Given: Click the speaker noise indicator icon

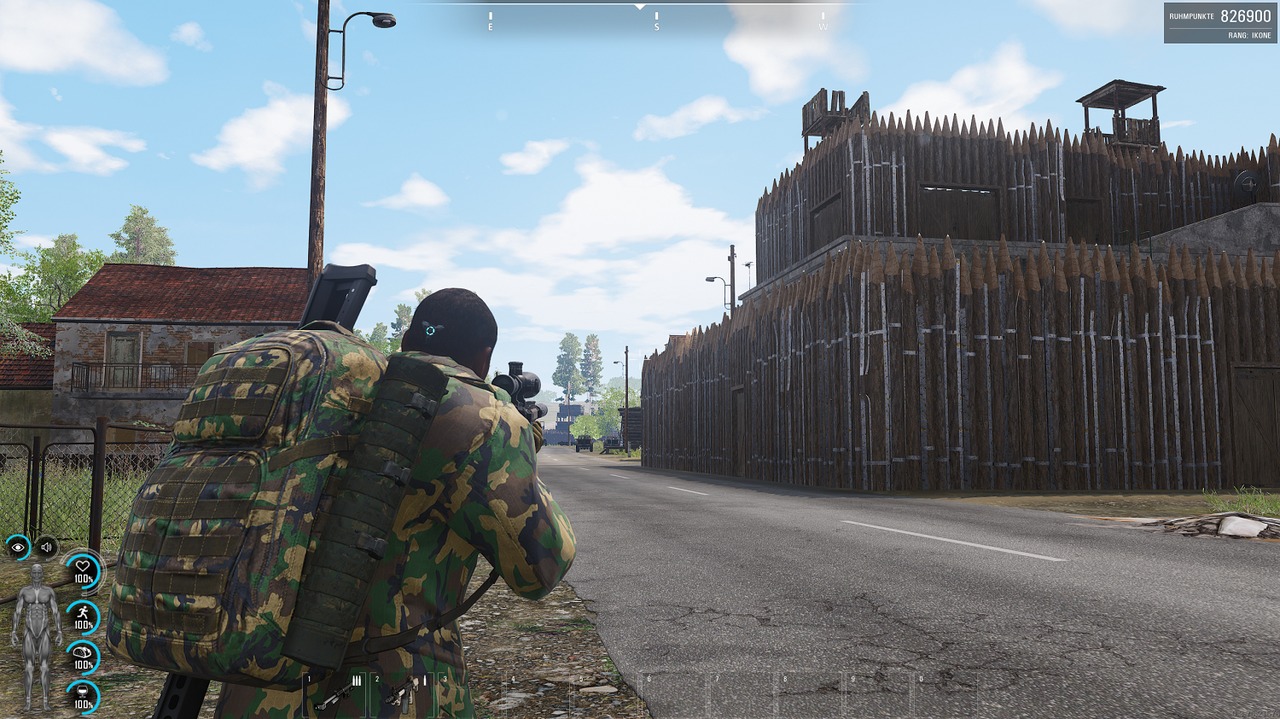Looking at the screenshot, I should coord(46,547).
